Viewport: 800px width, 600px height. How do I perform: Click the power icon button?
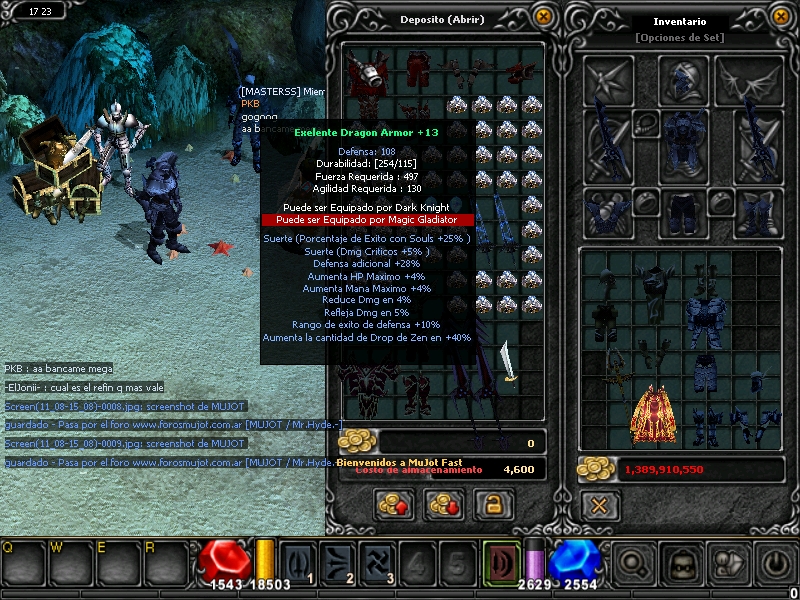pyautogui.click(x=774, y=564)
